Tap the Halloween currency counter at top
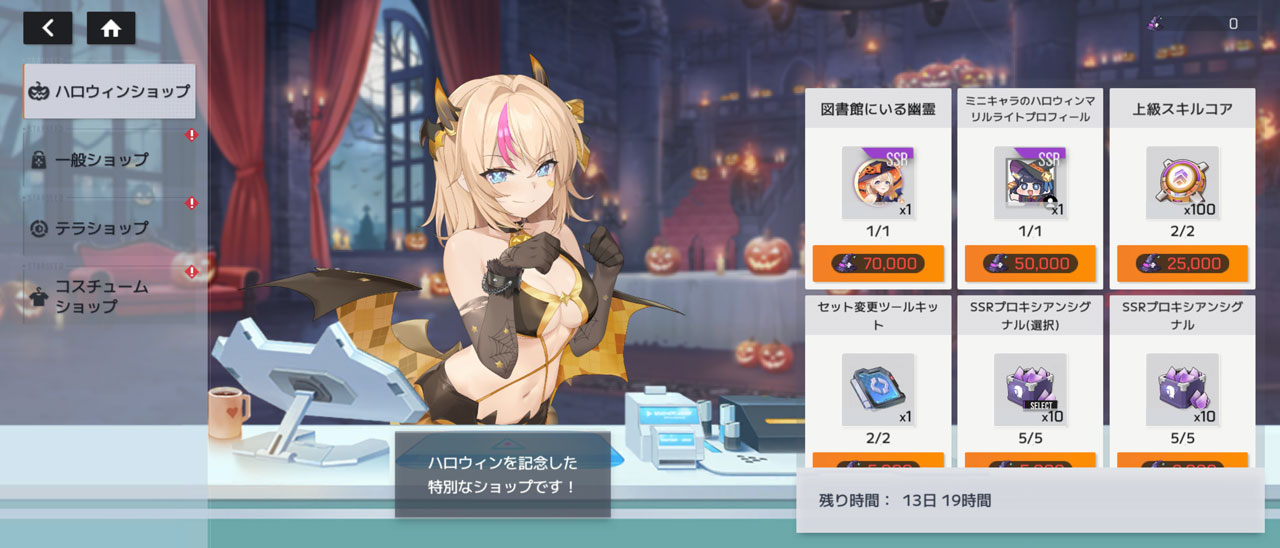 point(1198,23)
